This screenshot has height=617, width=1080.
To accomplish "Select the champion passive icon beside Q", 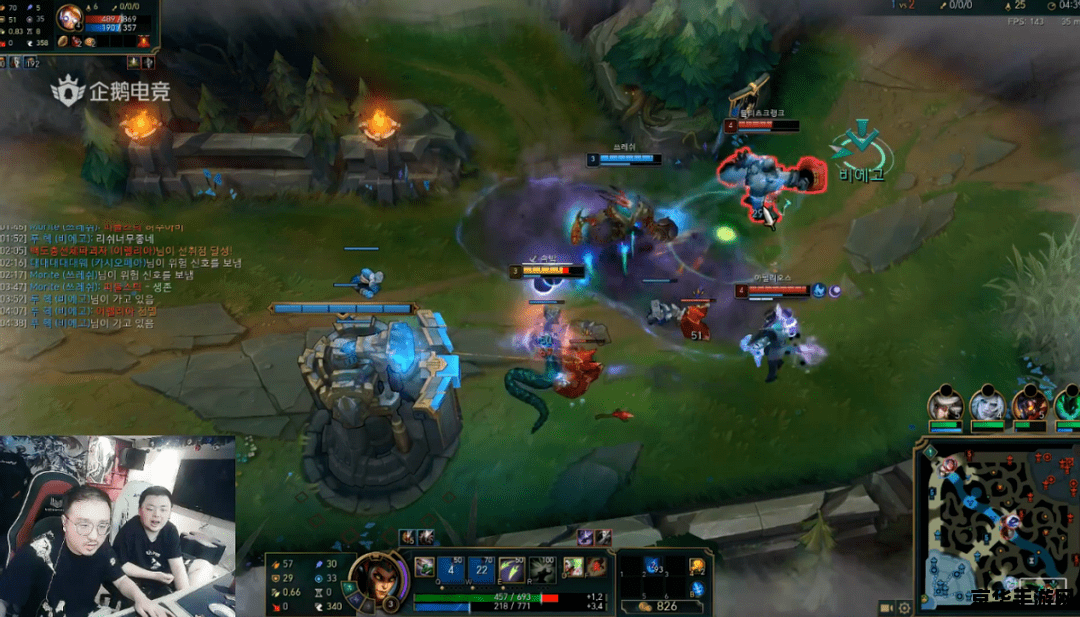I will tap(425, 567).
